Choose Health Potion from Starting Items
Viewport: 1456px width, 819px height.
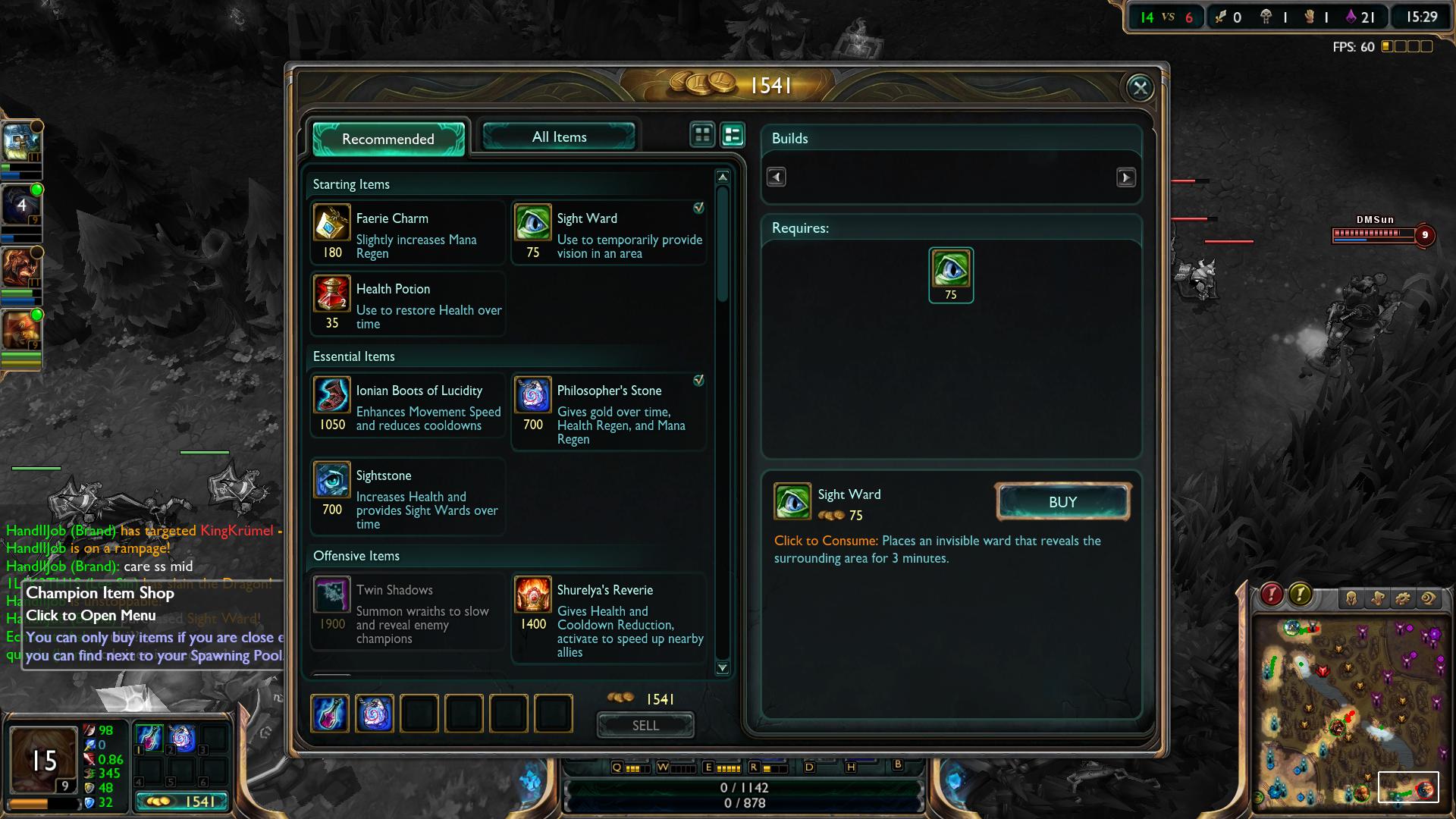click(x=408, y=303)
